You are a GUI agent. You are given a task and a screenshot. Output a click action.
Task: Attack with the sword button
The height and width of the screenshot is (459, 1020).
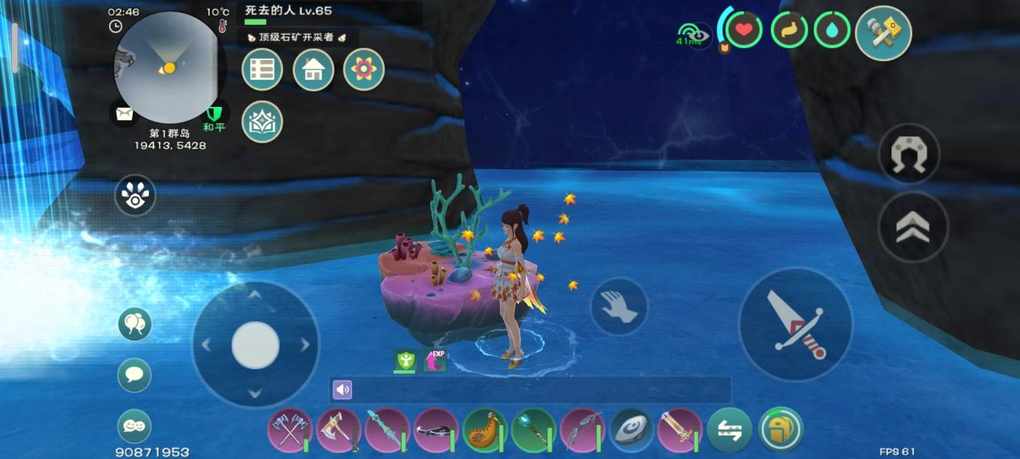[x=796, y=324]
